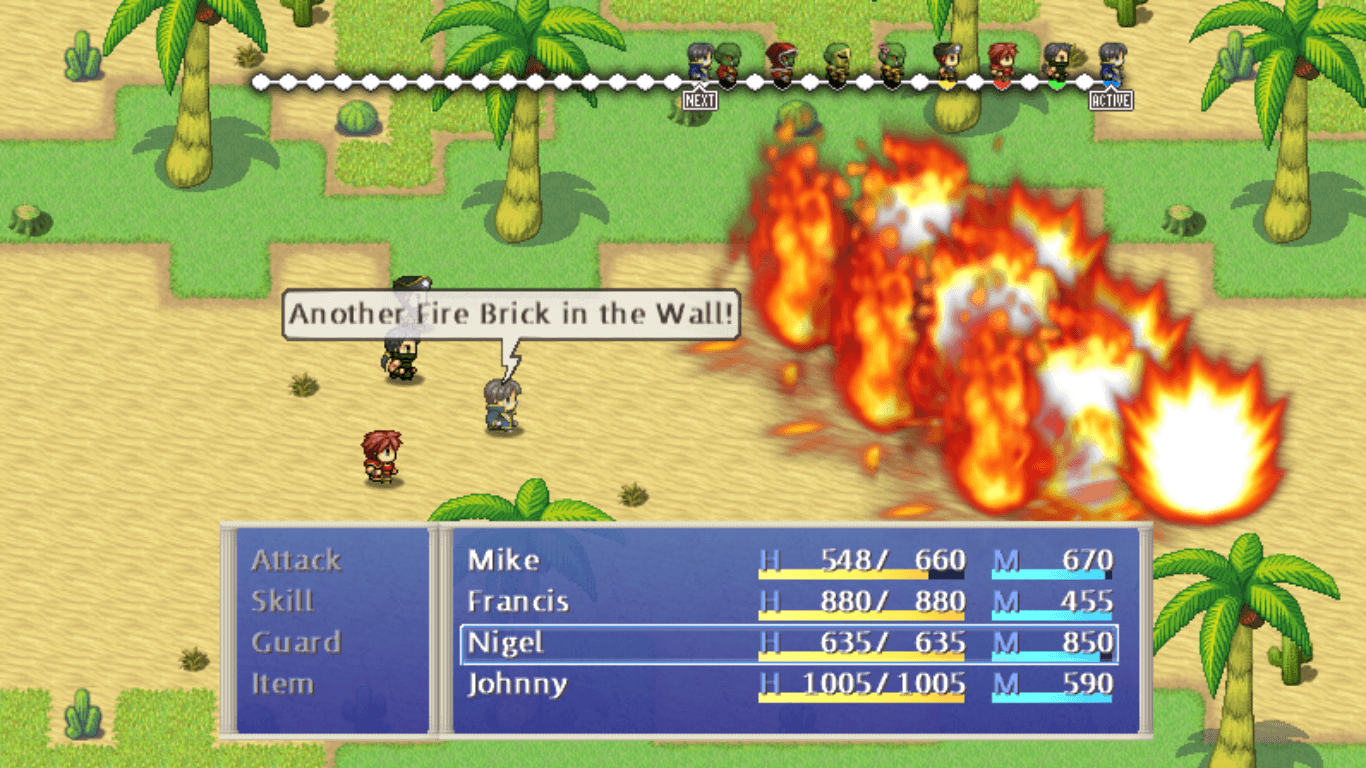Select the ACTIVE character portrait in the turn bar

point(1113,62)
